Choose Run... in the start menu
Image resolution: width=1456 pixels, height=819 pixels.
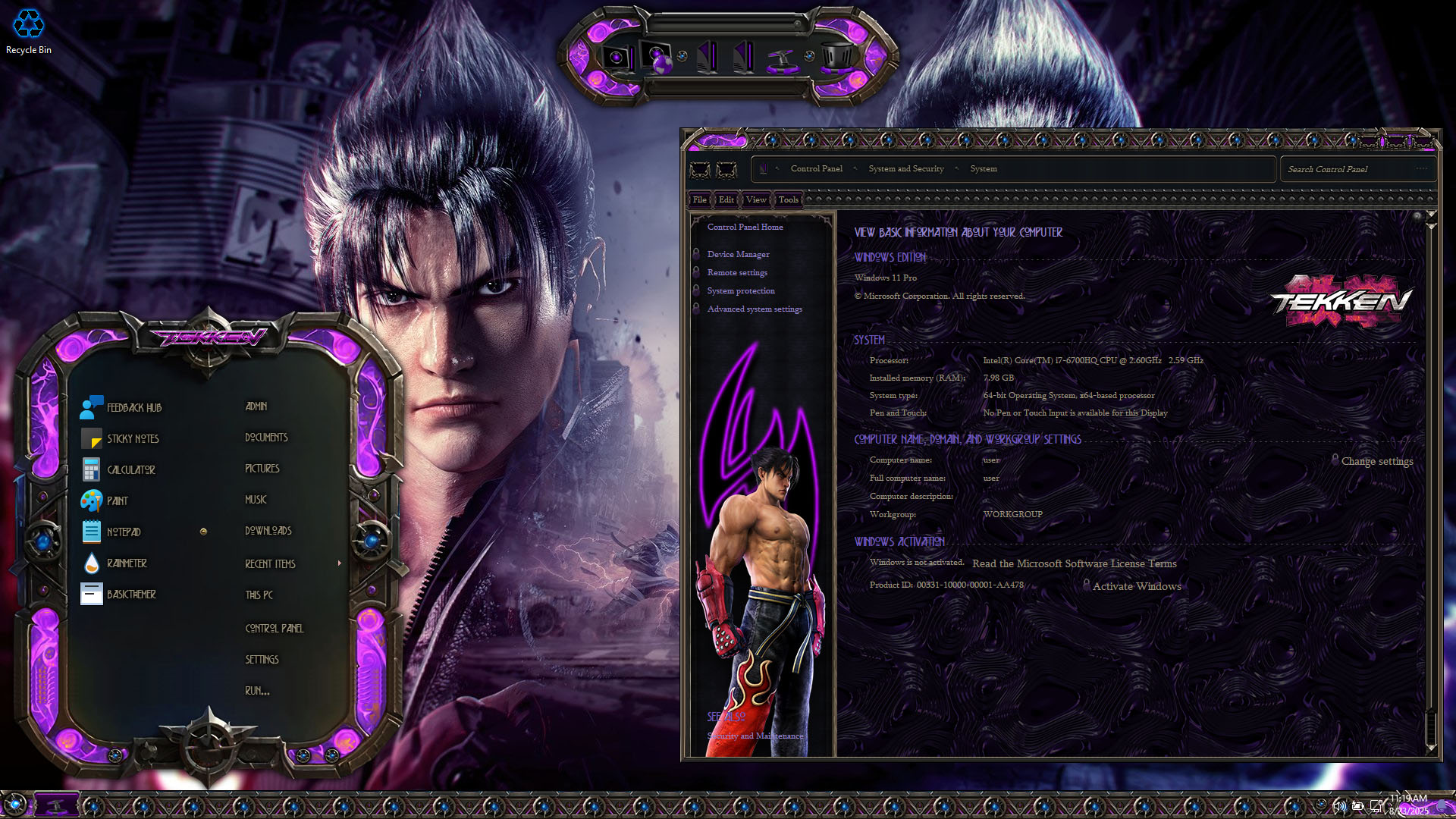pos(257,691)
